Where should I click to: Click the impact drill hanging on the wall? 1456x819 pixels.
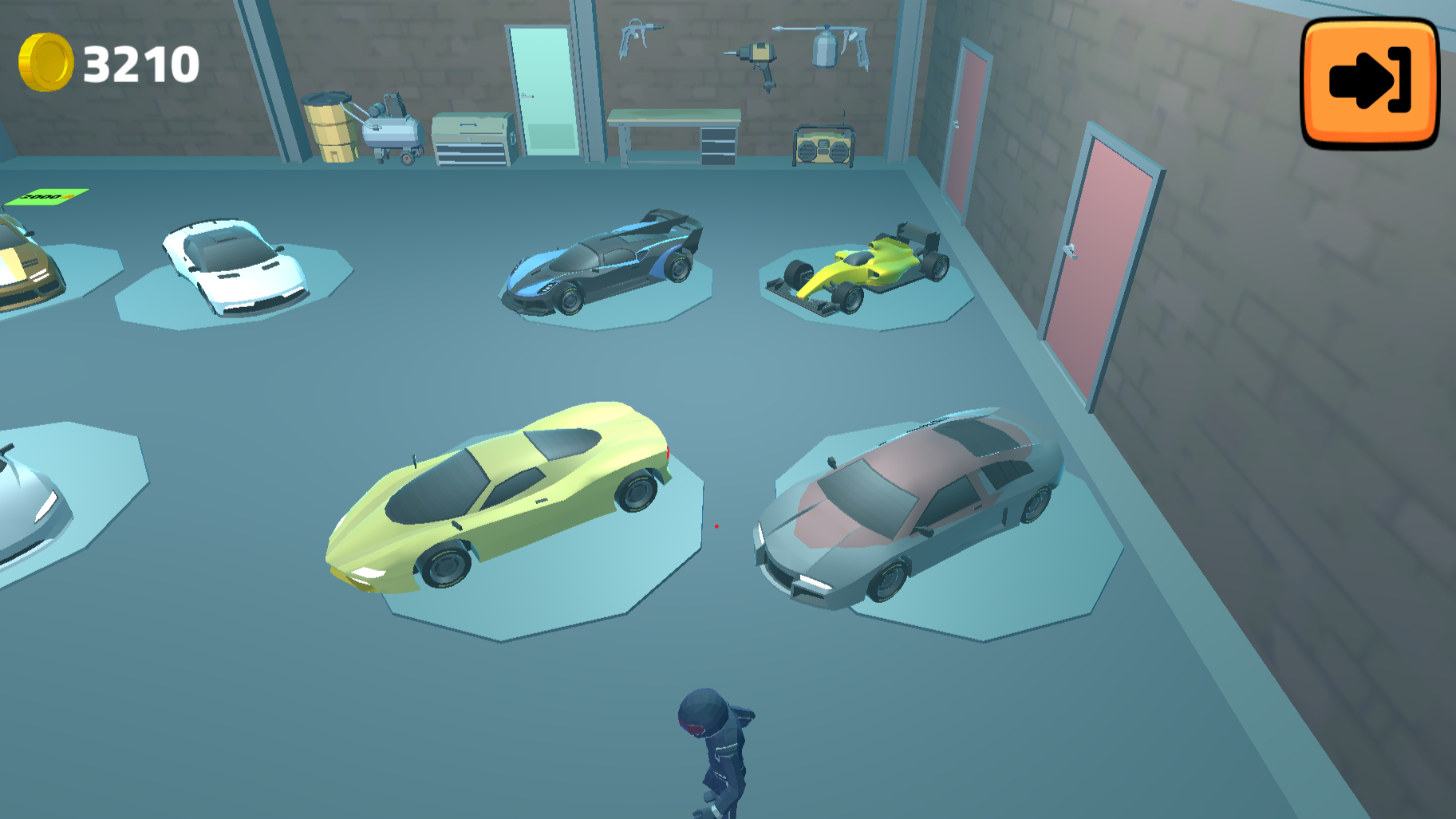pyautogui.click(x=760, y=60)
